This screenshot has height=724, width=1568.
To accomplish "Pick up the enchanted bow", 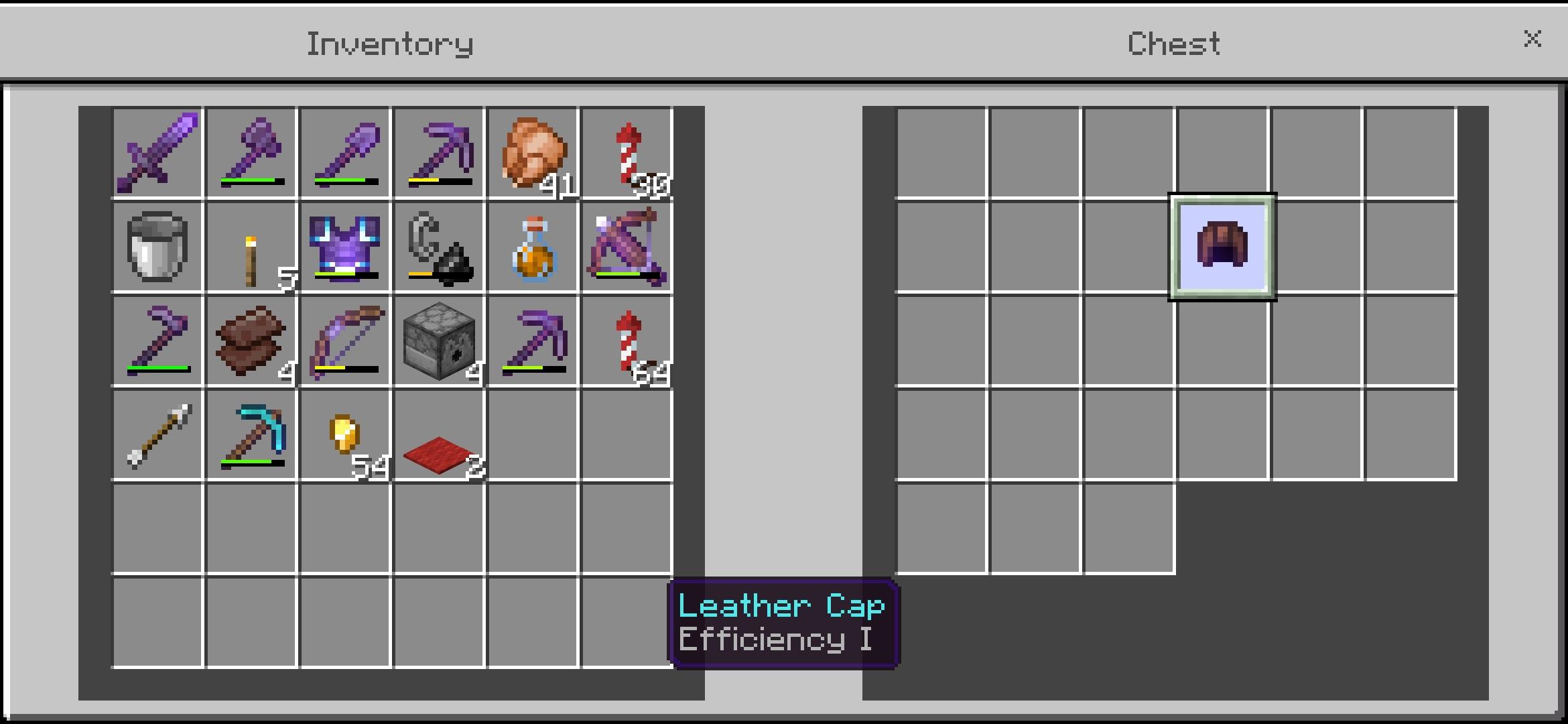I will click(345, 342).
